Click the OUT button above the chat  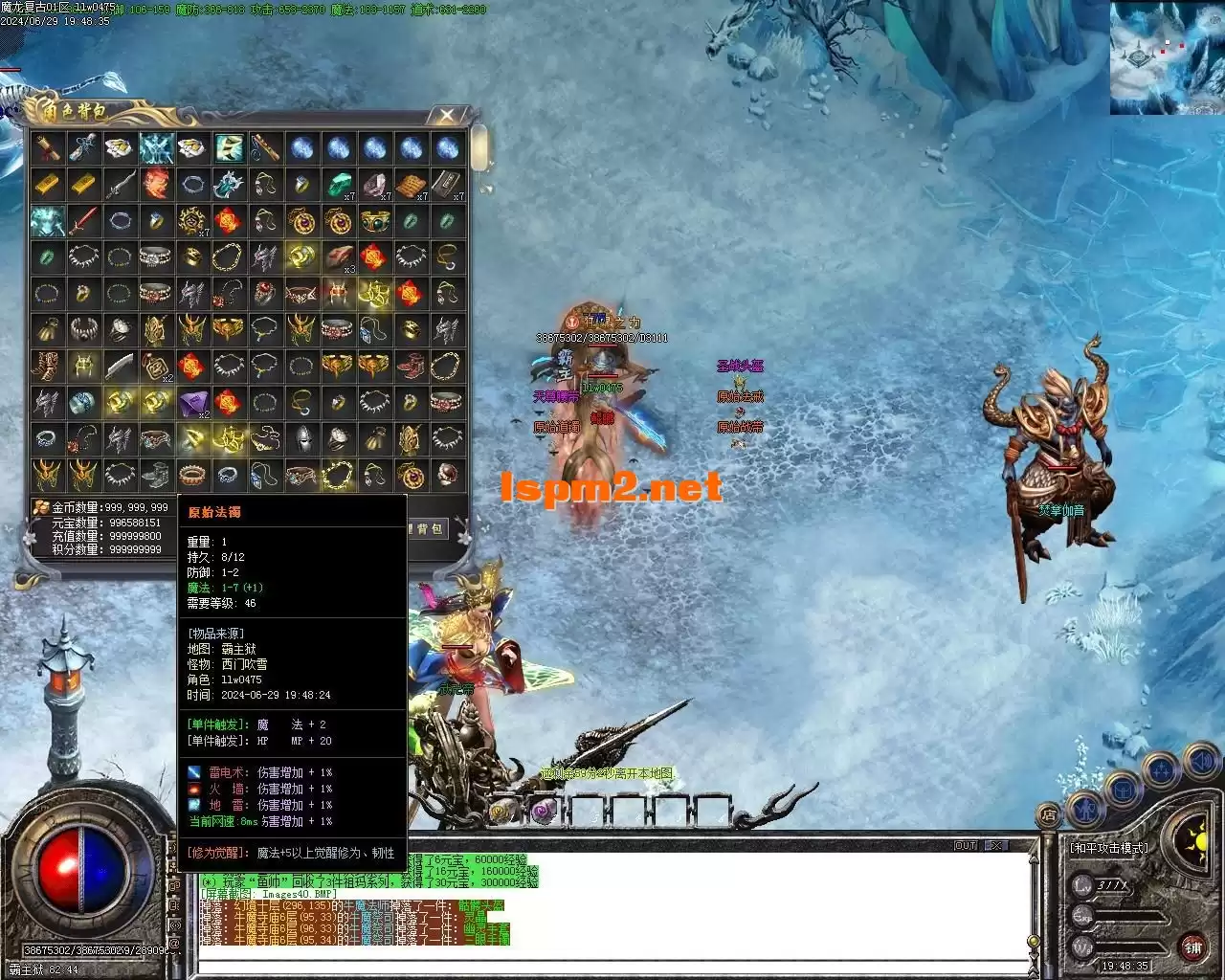click(966, 845)
